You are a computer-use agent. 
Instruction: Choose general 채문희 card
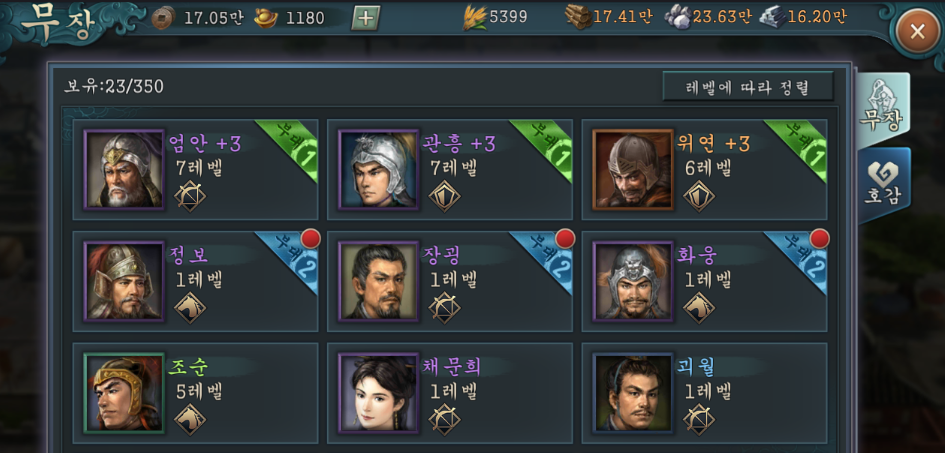[x=450, y=392]
